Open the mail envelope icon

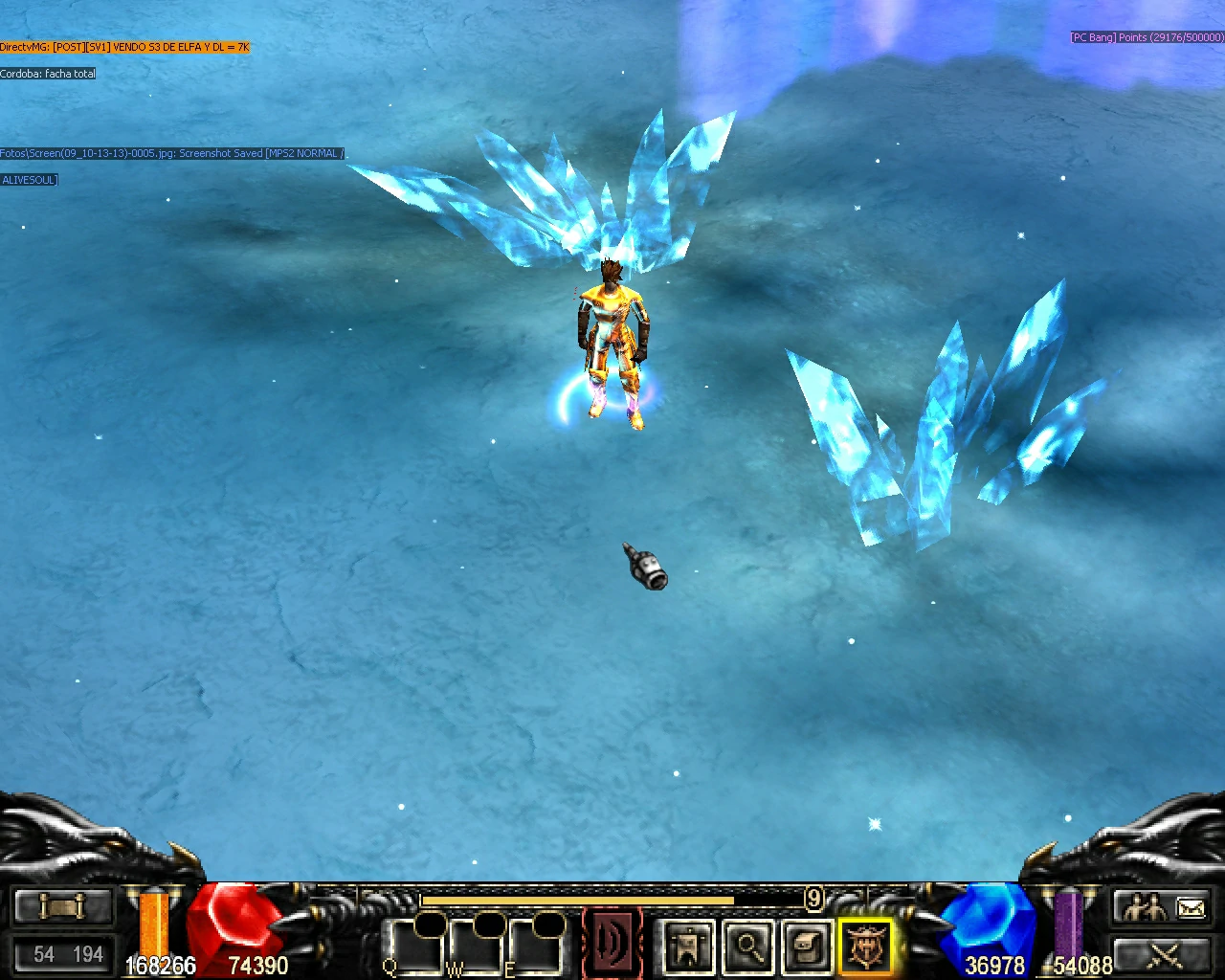(1190, 906)
